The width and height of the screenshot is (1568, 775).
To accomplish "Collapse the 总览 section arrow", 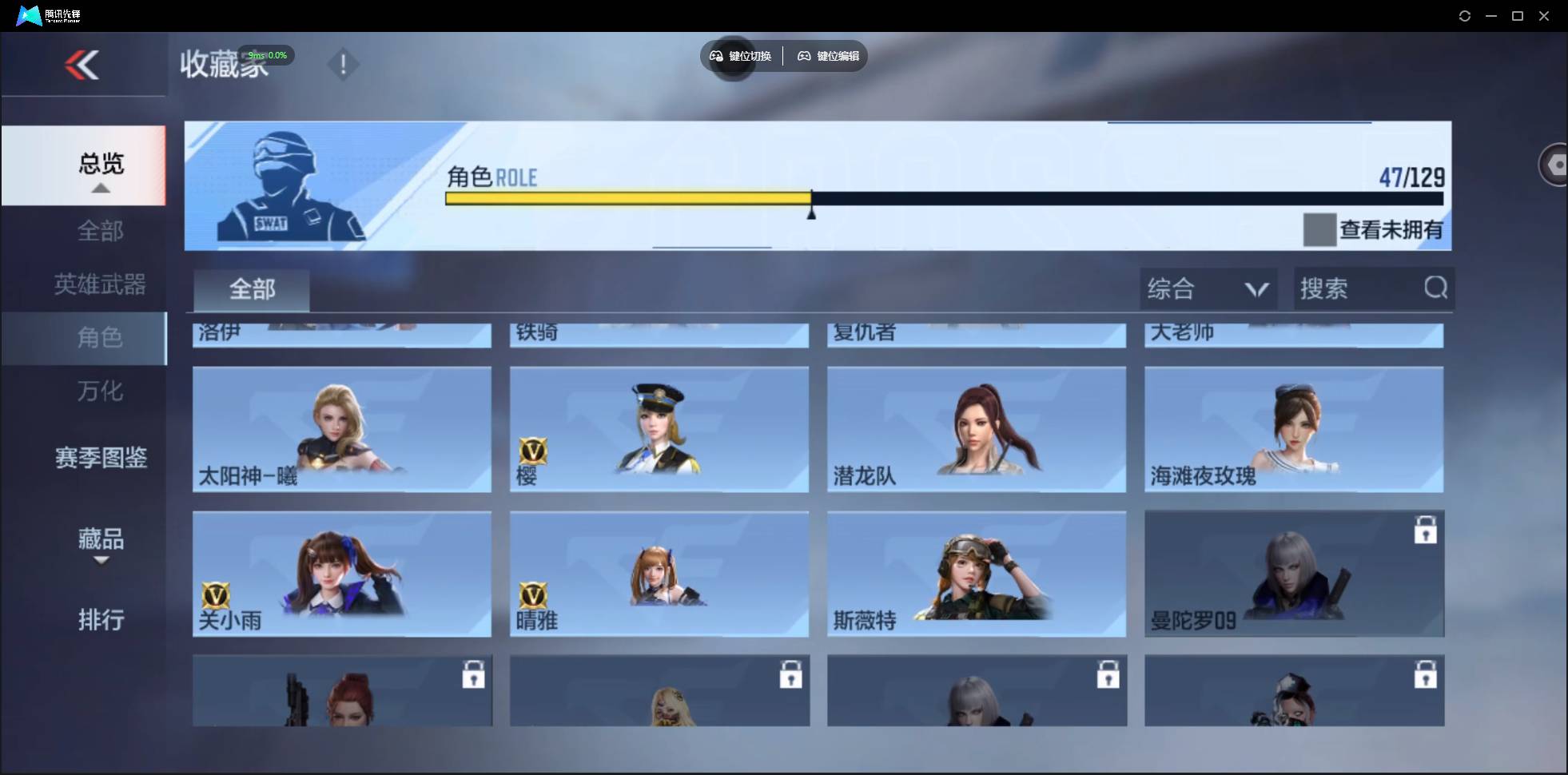I will click(100, 189).
